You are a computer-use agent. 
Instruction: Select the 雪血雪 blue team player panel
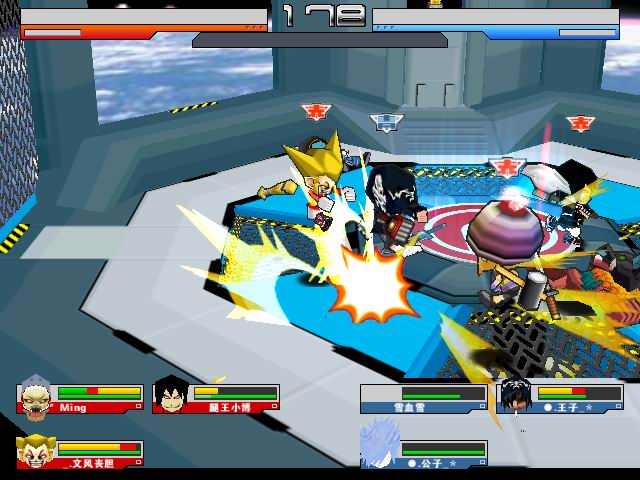click(423, 398)
